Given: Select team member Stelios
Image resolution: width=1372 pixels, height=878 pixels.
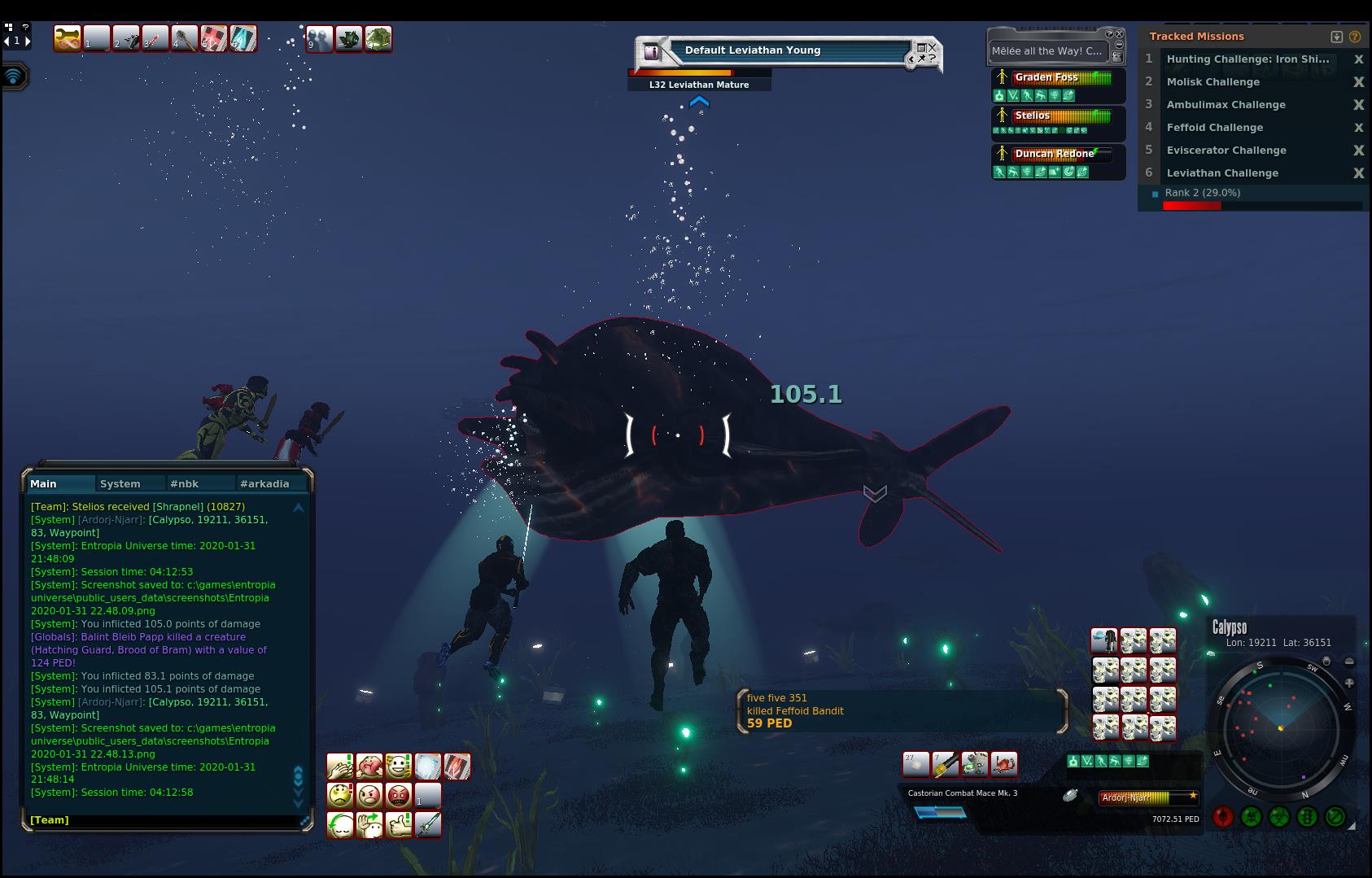Looking at the screenshot, I should coord(1033,116).
